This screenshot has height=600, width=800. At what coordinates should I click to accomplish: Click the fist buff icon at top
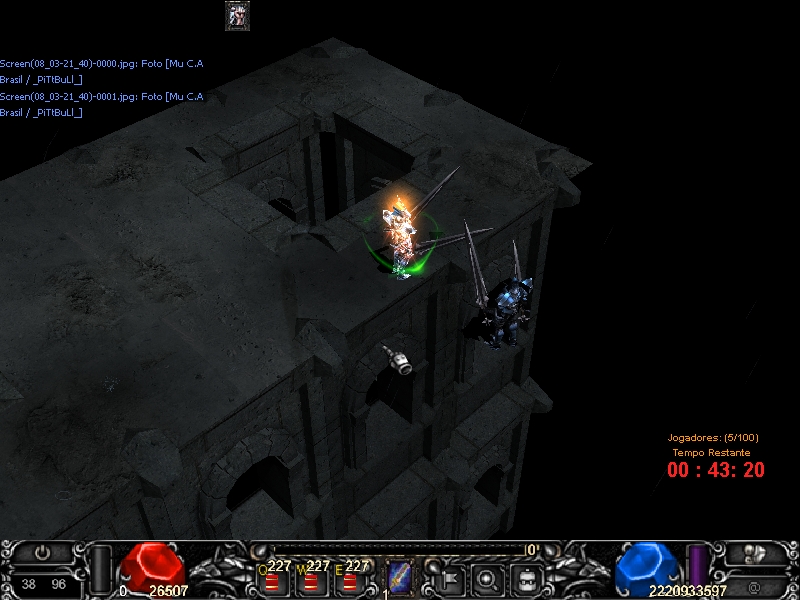click(237, 14)
